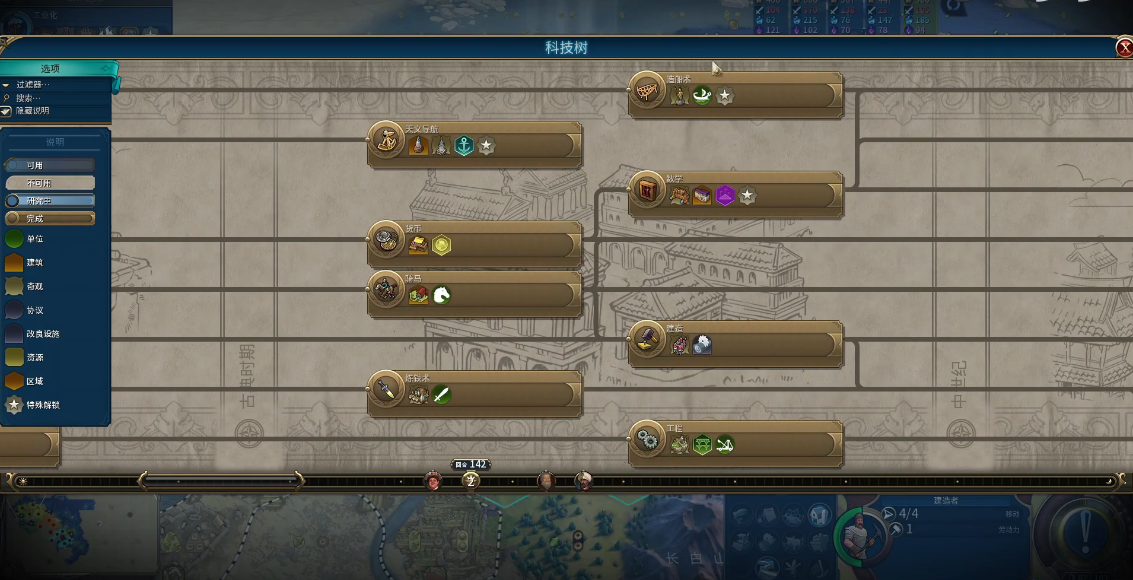
Task: Open the 过滤器 filter dropdown
Action: click(37, 85)
